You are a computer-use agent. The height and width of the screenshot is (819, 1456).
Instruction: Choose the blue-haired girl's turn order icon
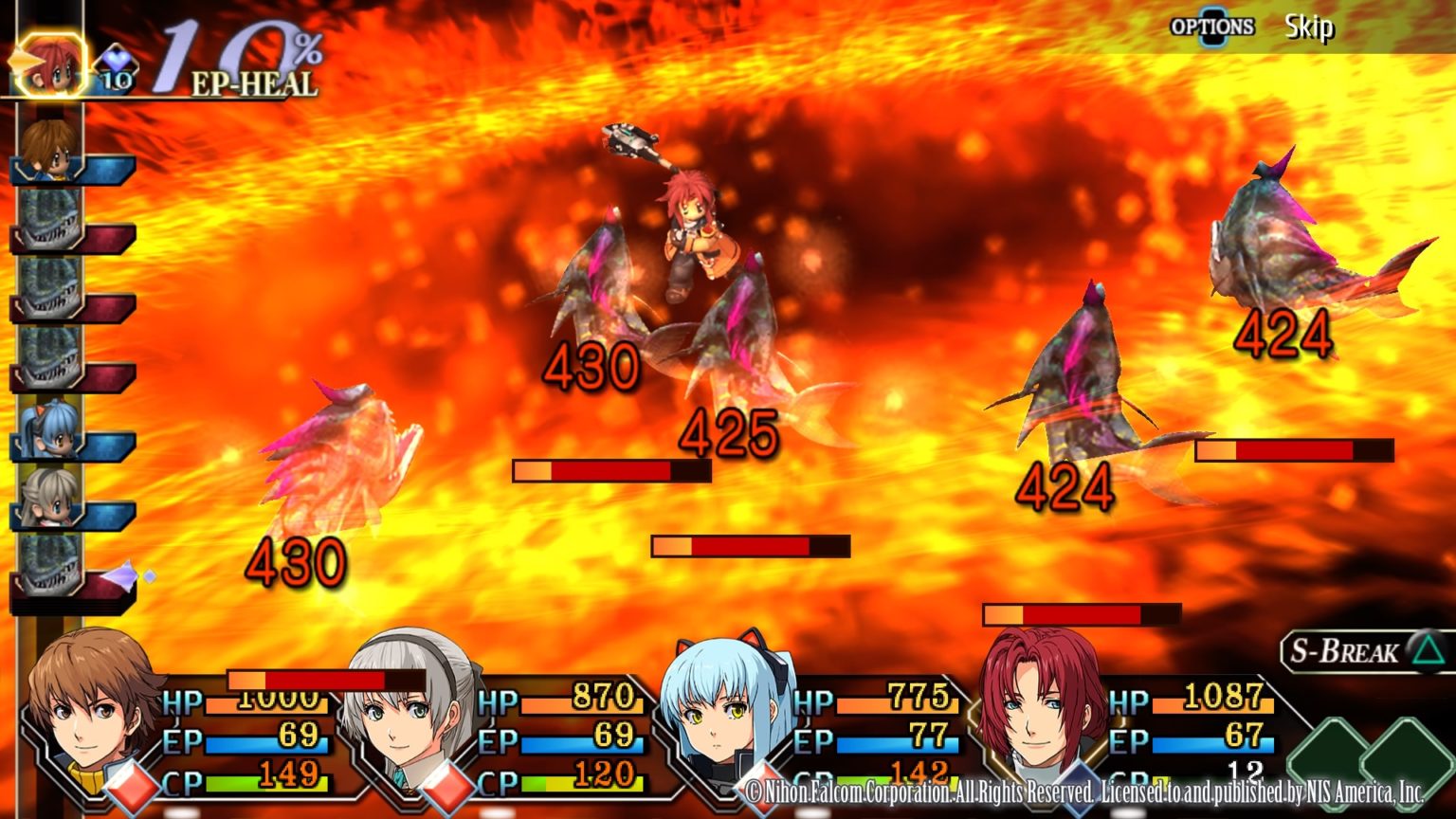click(x=49, y=428)
